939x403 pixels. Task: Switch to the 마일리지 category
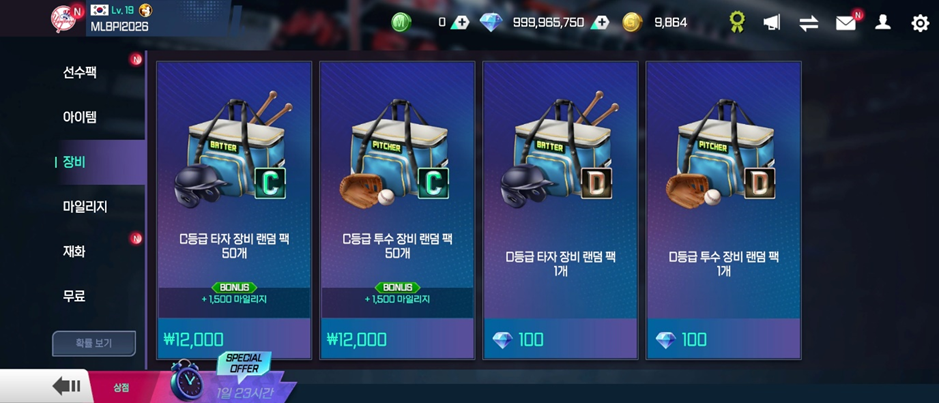(x=85, y=207)
